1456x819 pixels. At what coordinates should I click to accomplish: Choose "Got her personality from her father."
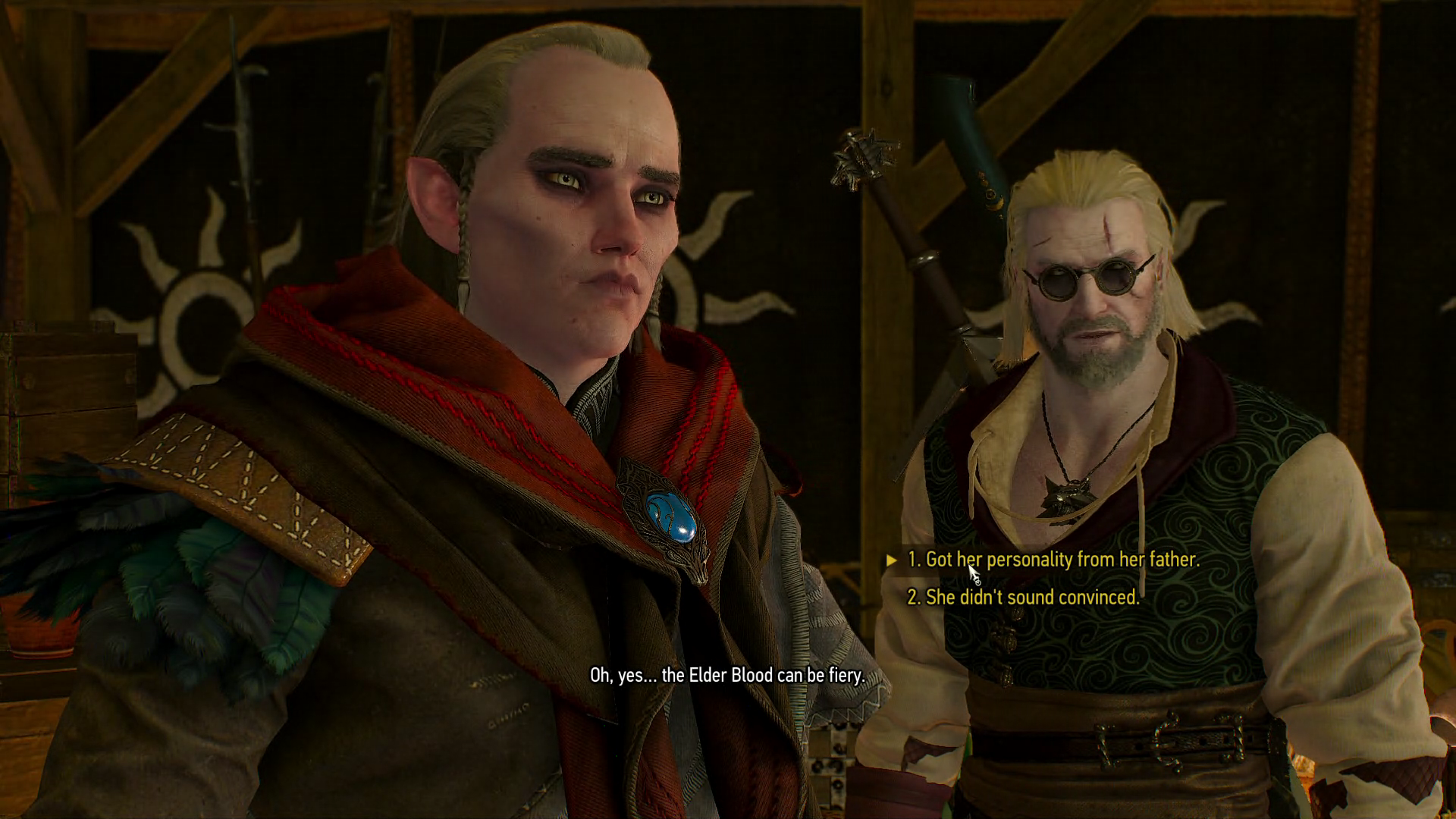(1053, 560)
